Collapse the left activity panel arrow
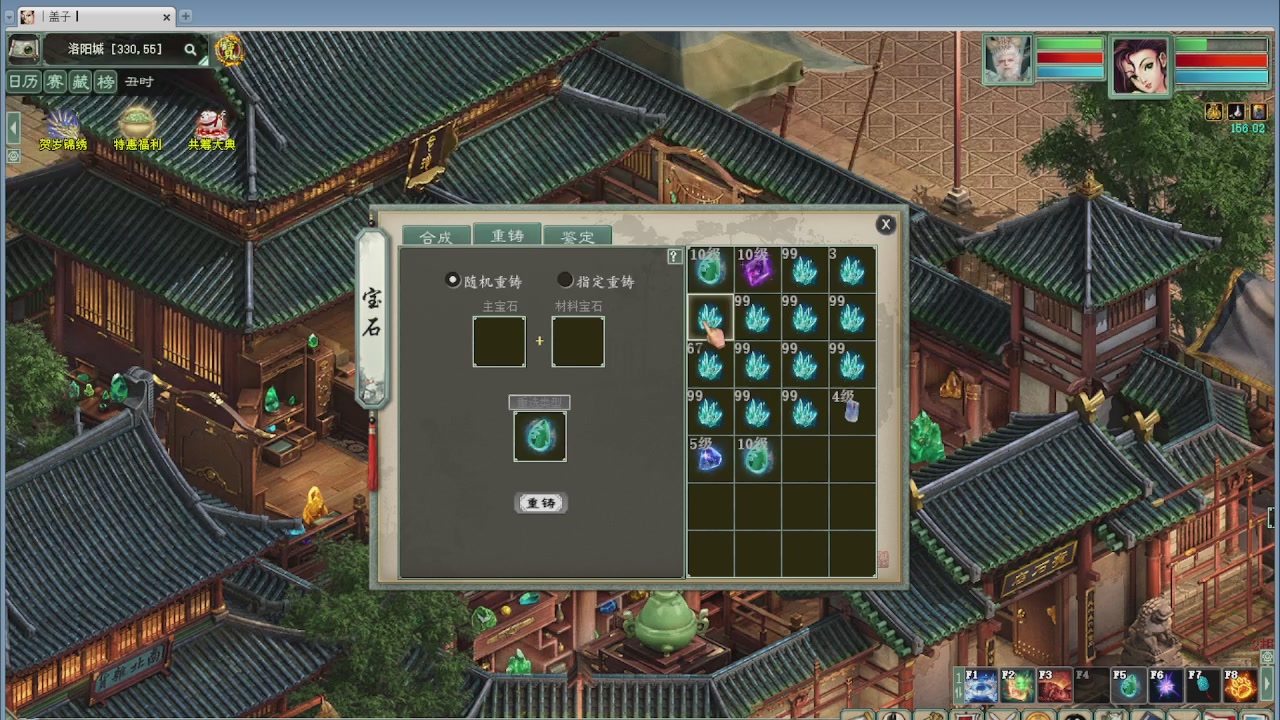This screenshot has height=720, width=1280. click(12, 127)
